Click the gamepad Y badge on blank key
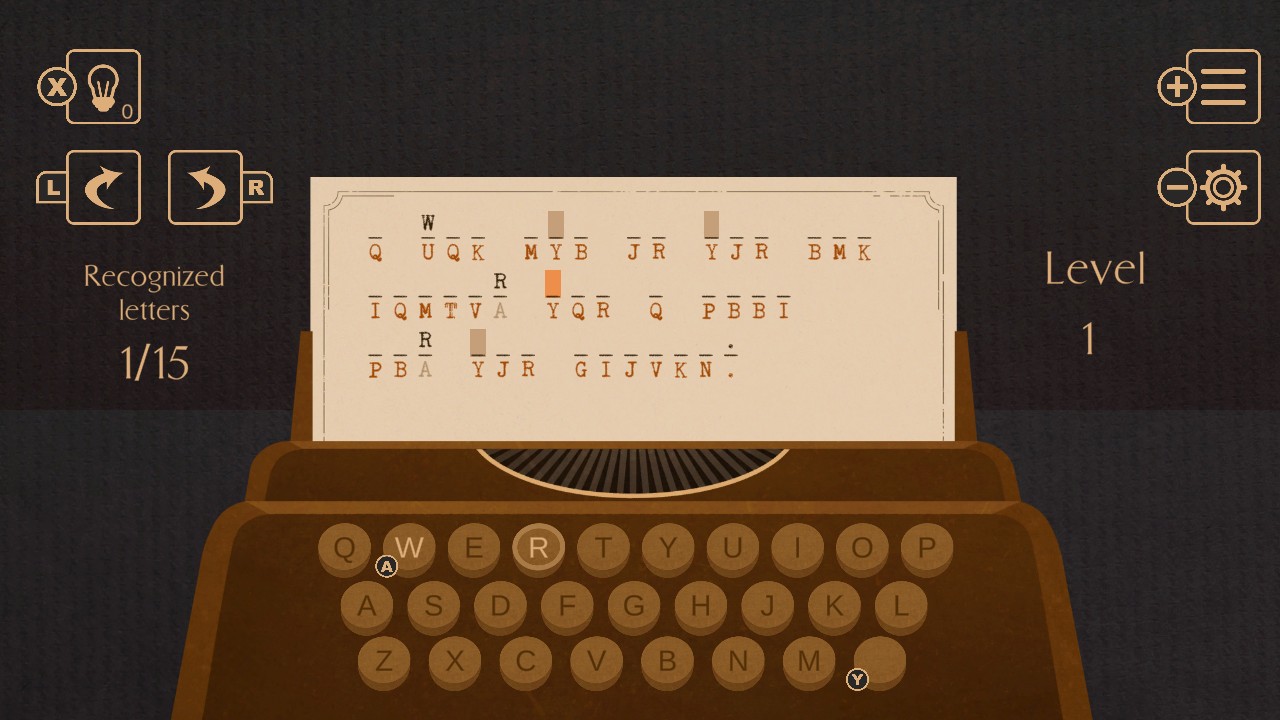1280x720 pixels. tap(857, 680)
